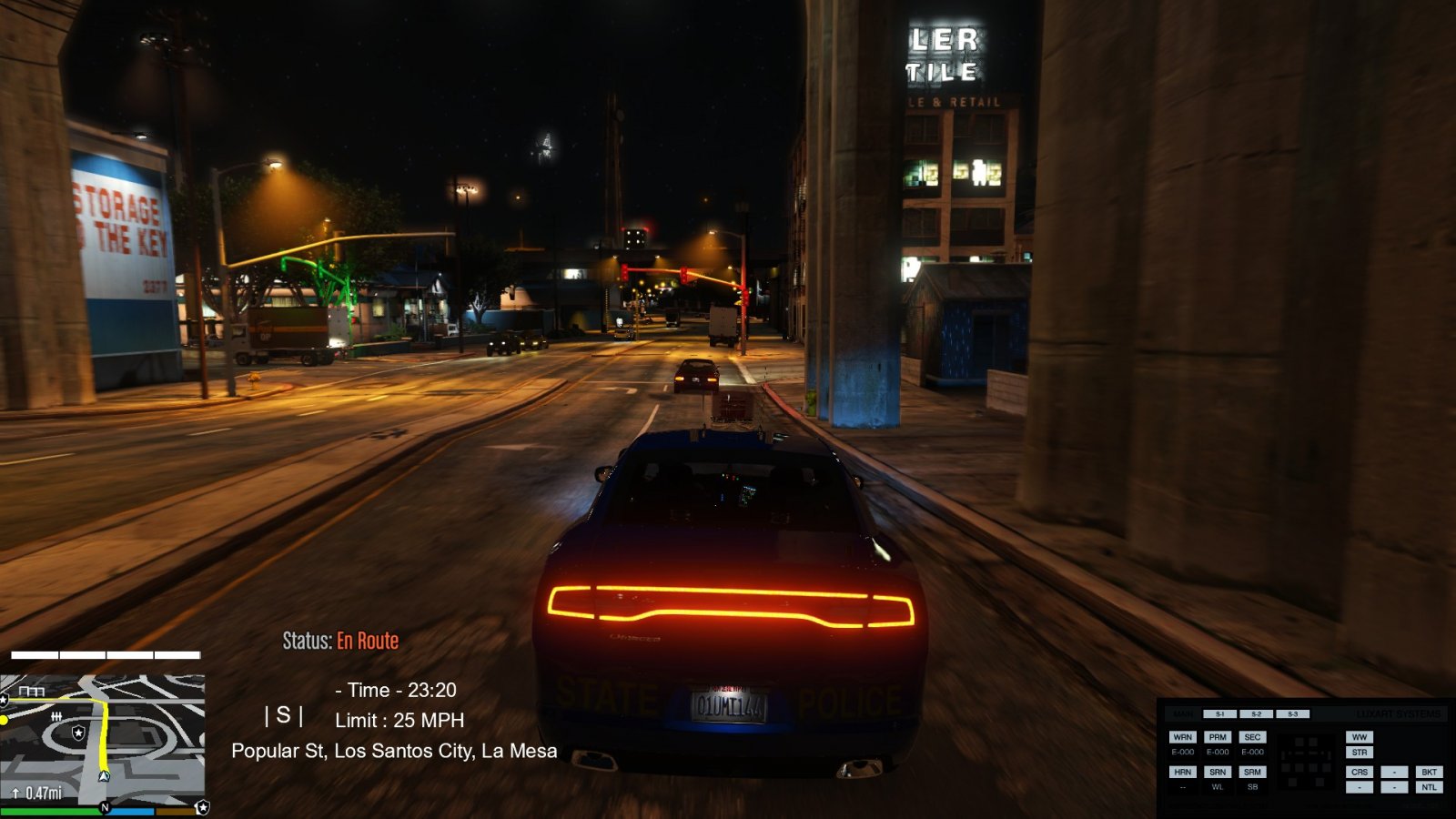
Task: Activate the PRM primary lights button
Action: [x=1218, y=737]
